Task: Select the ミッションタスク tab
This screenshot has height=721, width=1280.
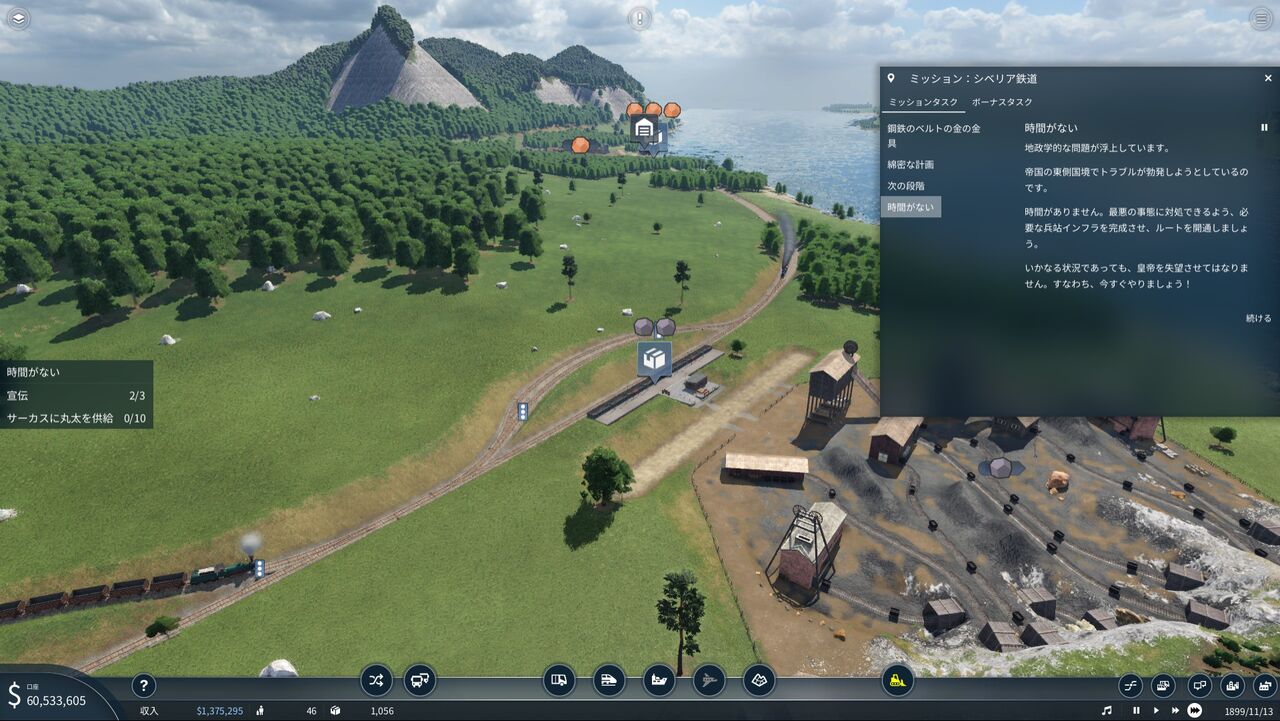Action: click(x=923, y=102)
